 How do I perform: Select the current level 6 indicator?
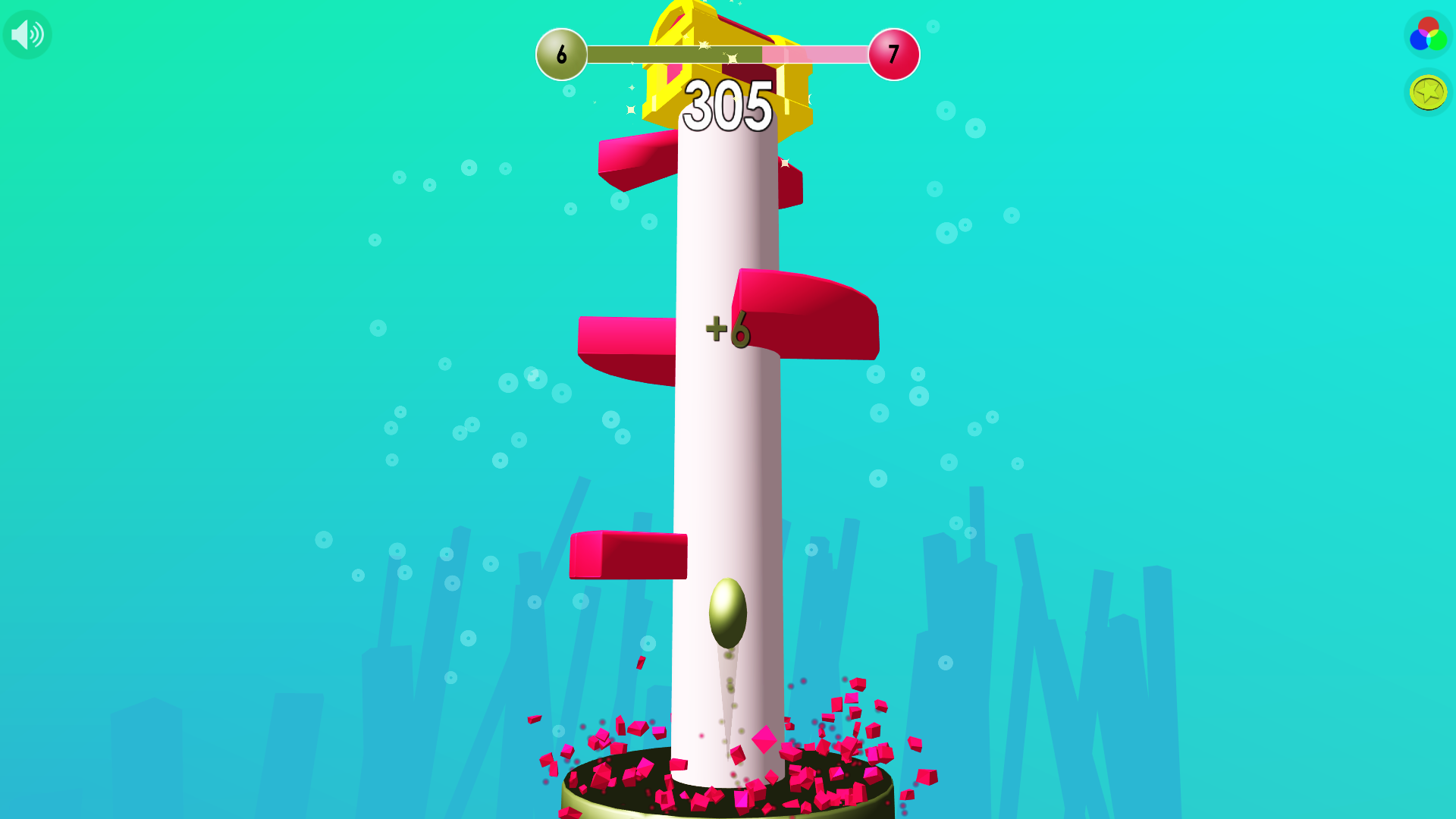(561, 55)
